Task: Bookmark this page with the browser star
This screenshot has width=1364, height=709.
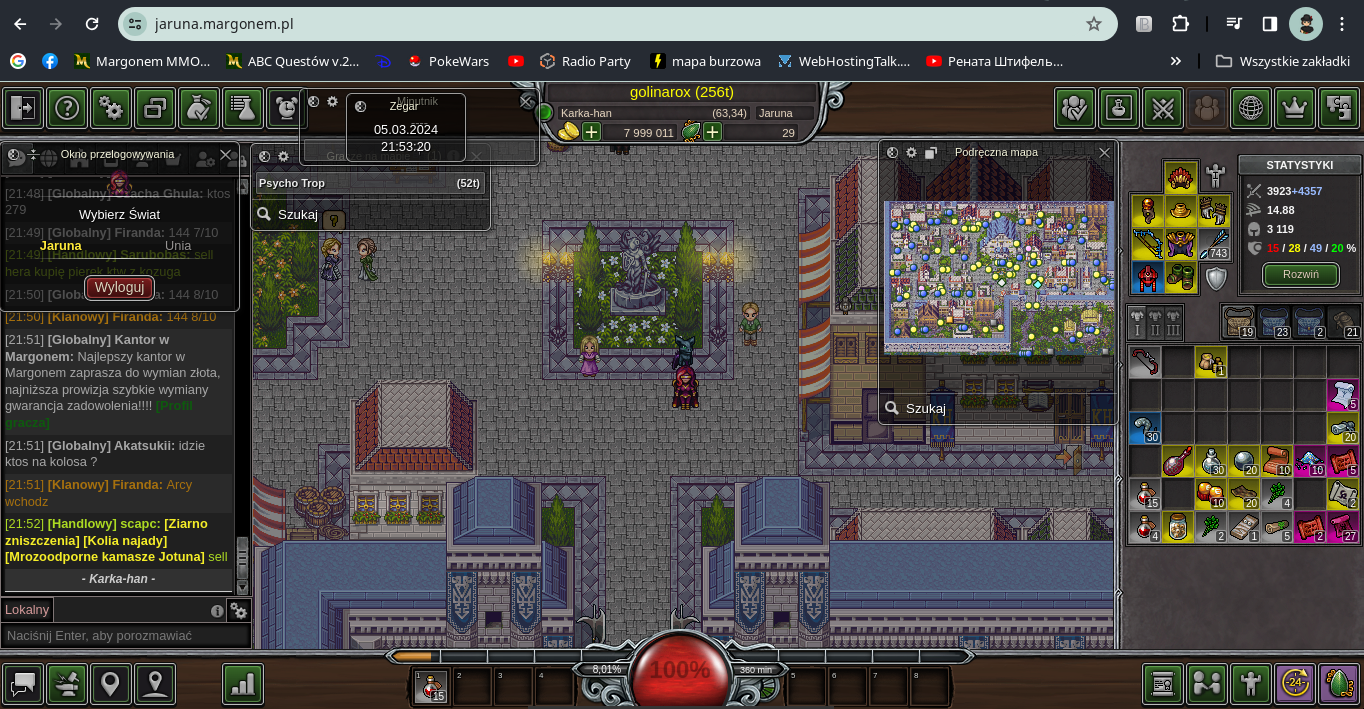Action: [1094, 24]
